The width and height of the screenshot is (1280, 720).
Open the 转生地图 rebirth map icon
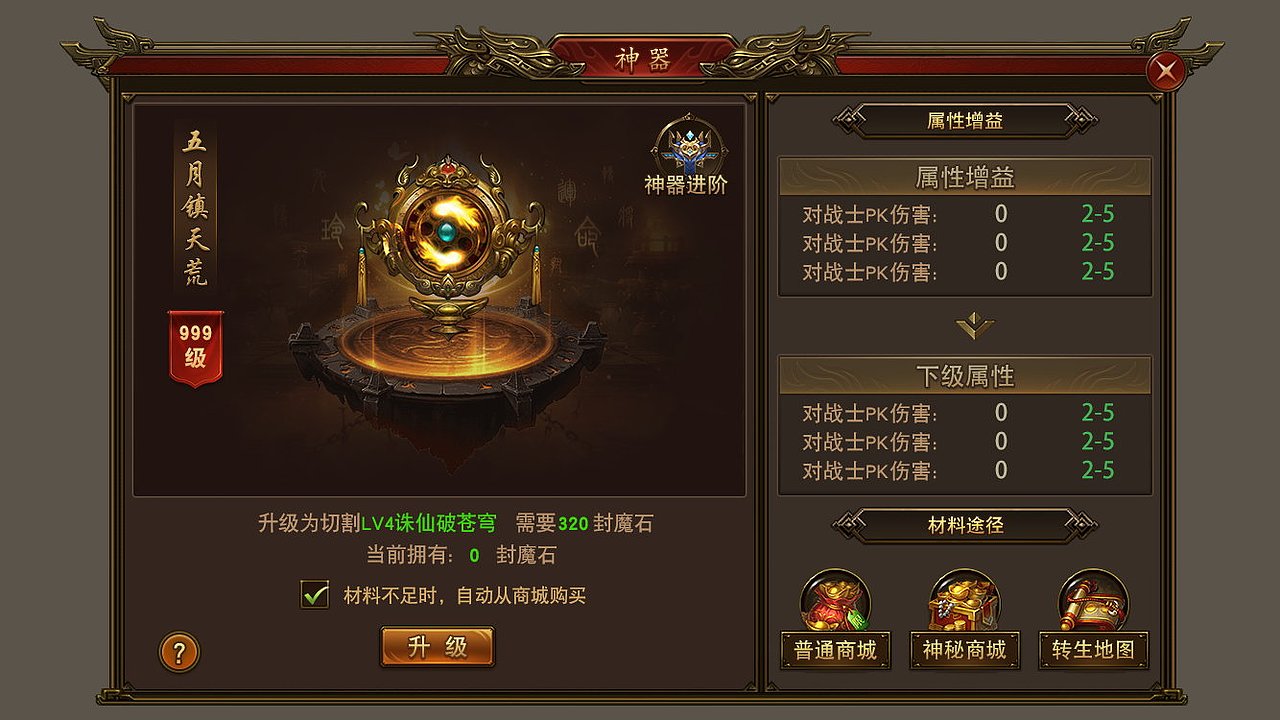[1093, 608]
